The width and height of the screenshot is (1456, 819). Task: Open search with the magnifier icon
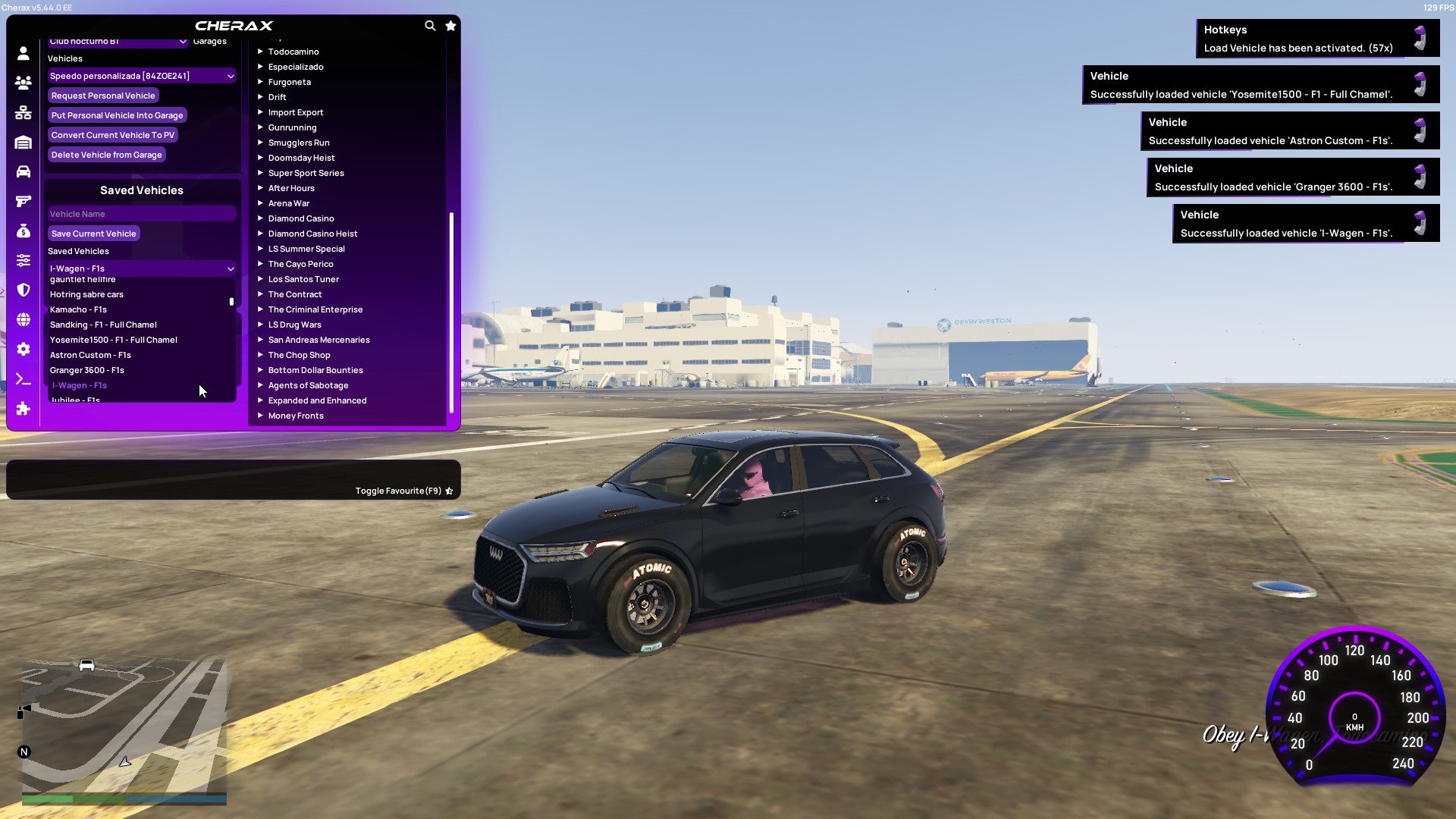pos(430,25)
